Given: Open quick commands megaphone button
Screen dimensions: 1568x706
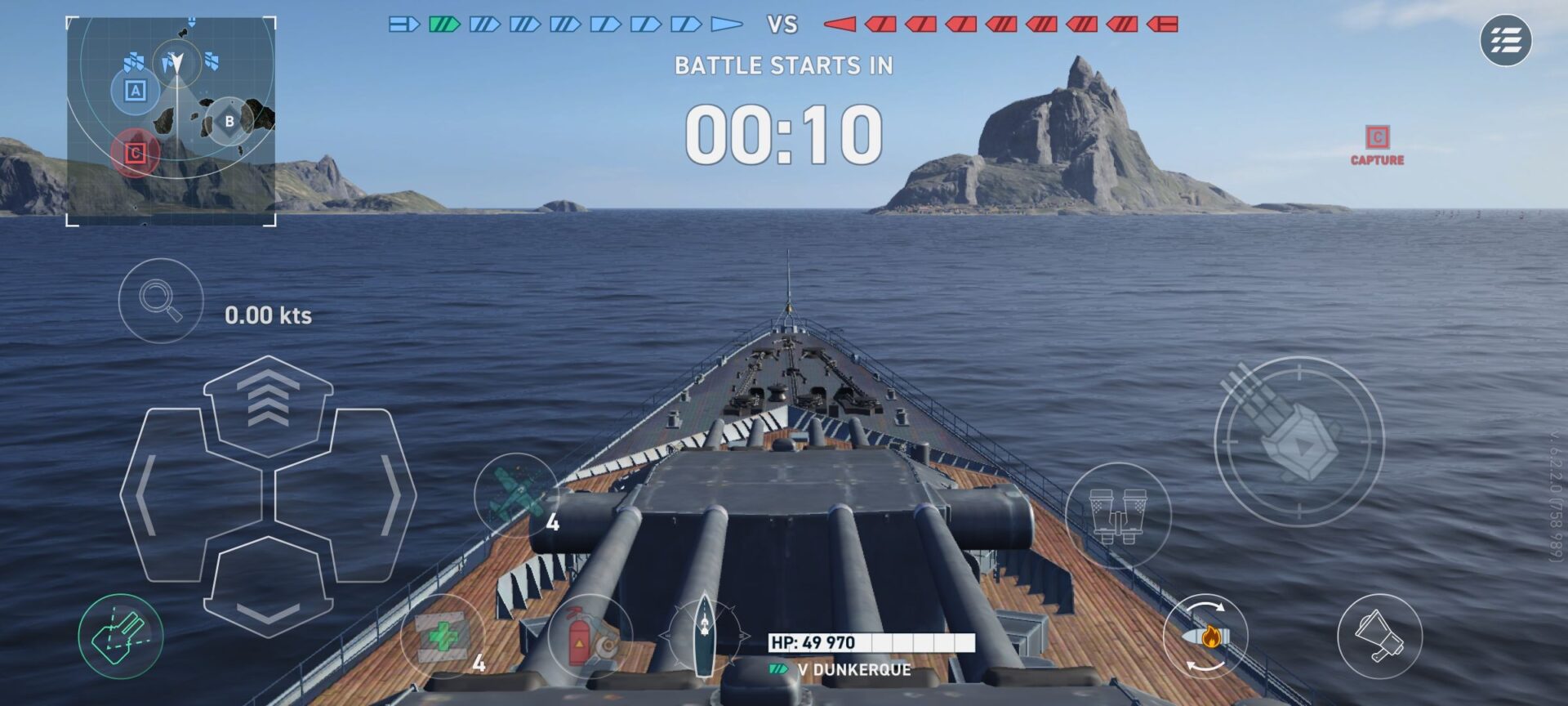Looking at the screenshot, I should (x=1379, y=637).
